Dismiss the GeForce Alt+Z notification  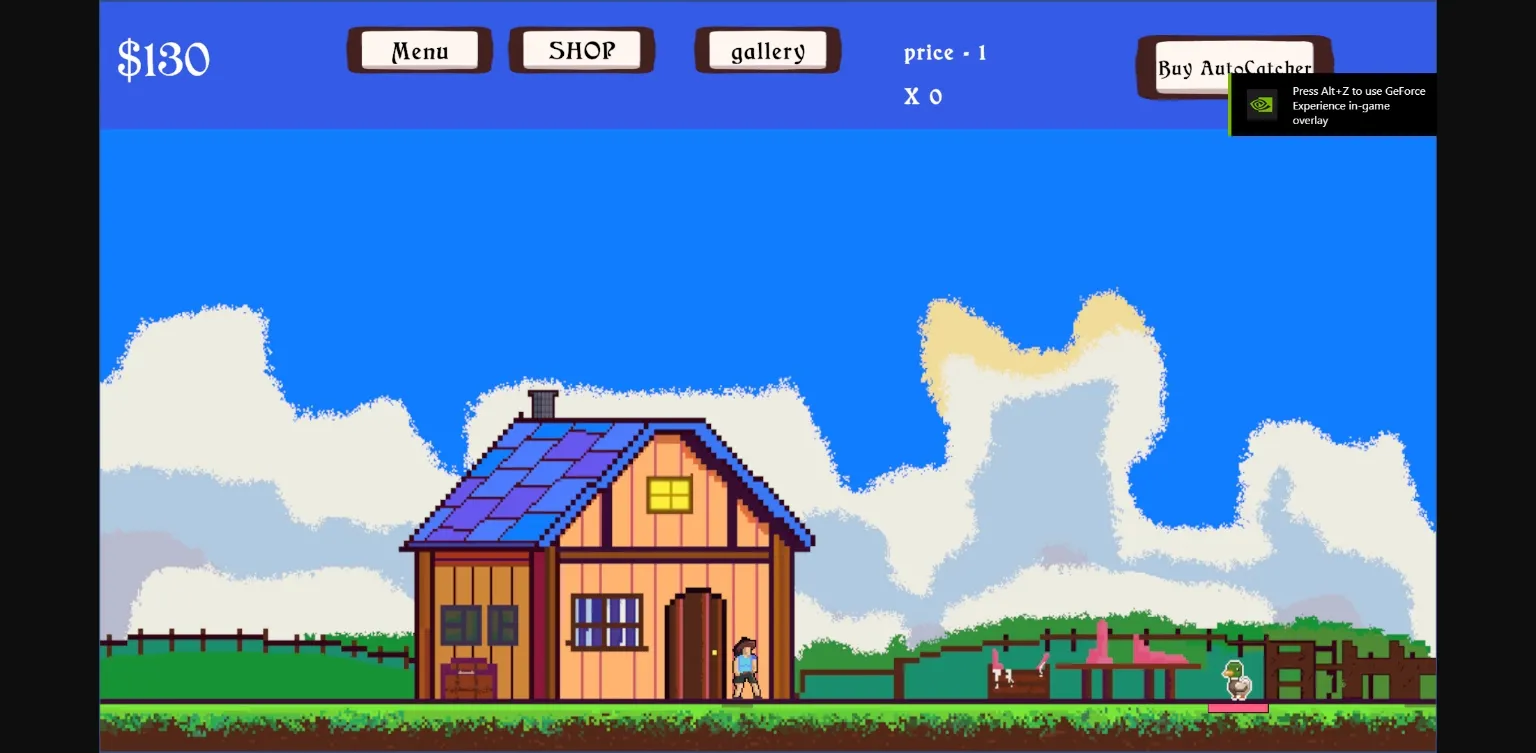(1358, 104)
